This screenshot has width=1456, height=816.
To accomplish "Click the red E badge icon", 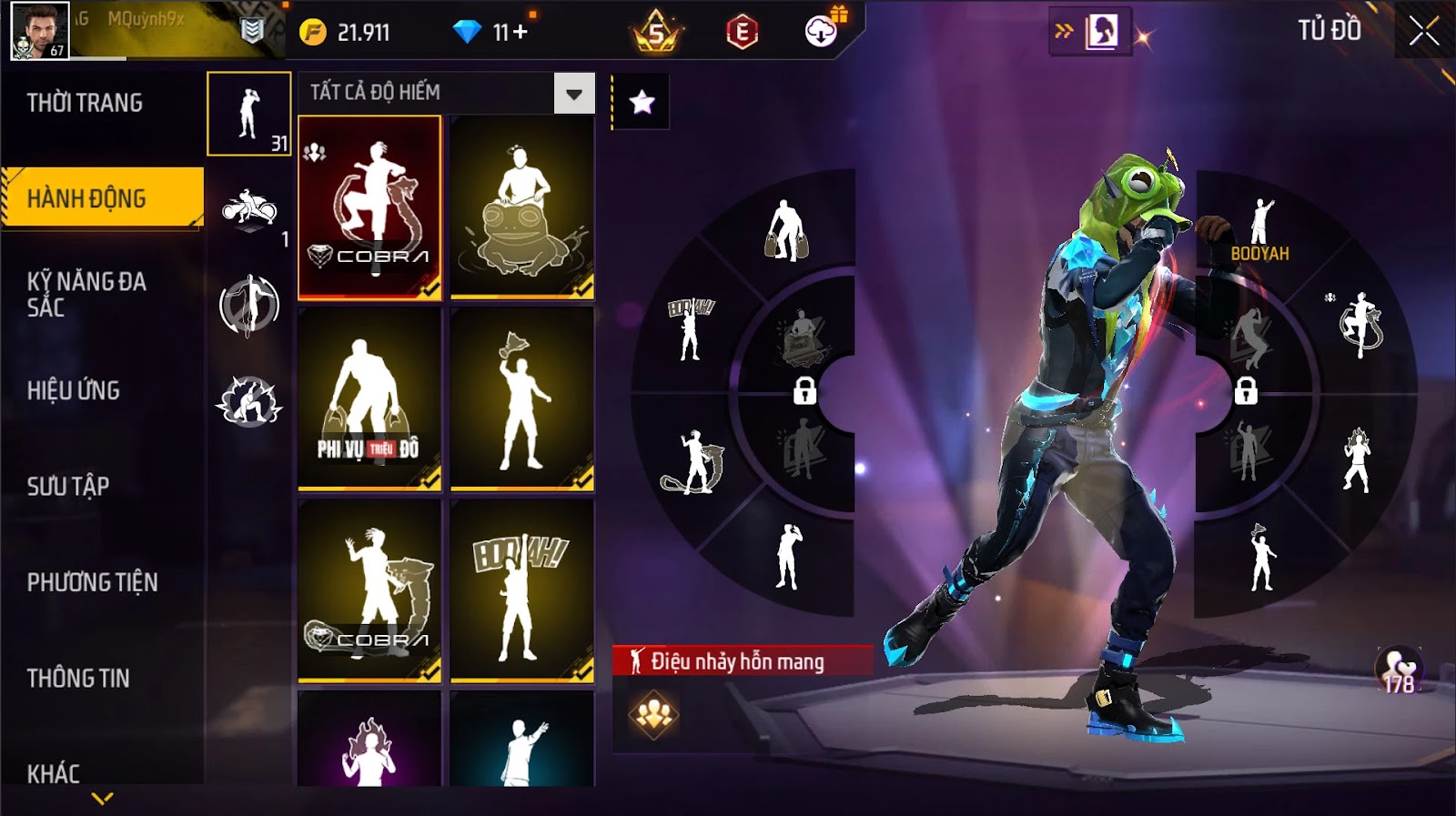I will [742, 33].
